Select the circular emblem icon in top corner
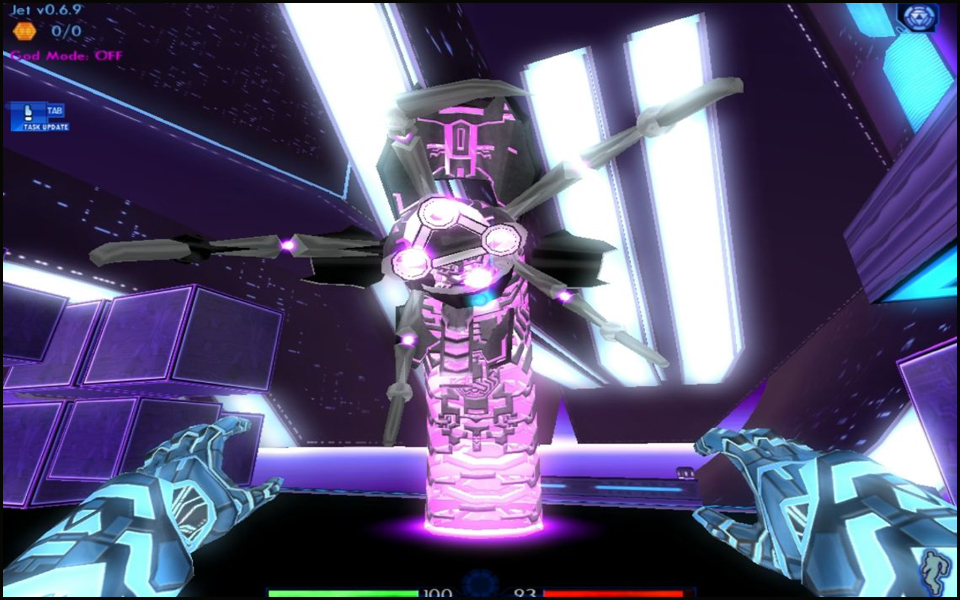Screen dimensions: 960x600 [916, 17]
